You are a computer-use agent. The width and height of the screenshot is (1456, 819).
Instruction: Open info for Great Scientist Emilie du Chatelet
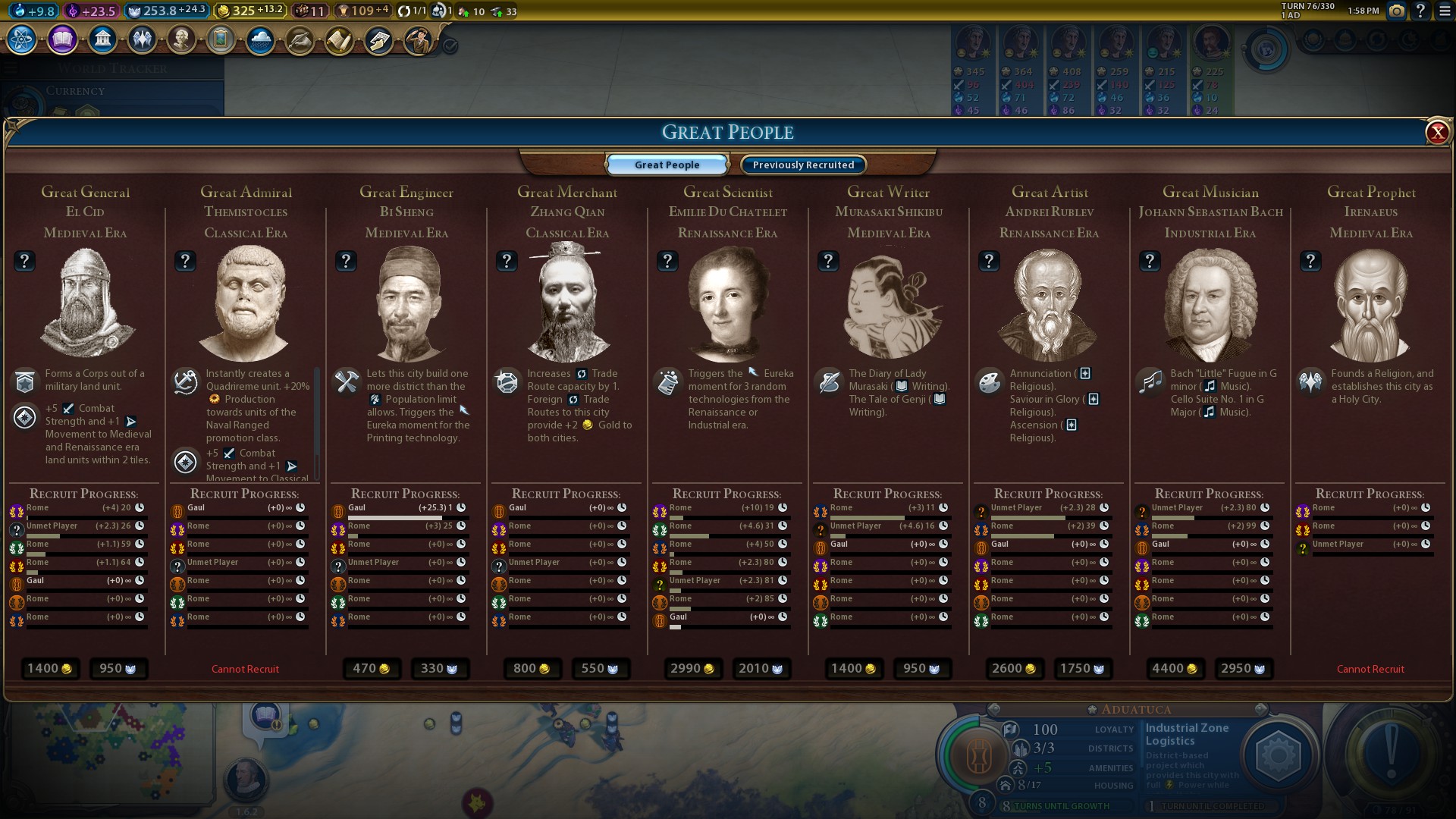coord(667,261)
